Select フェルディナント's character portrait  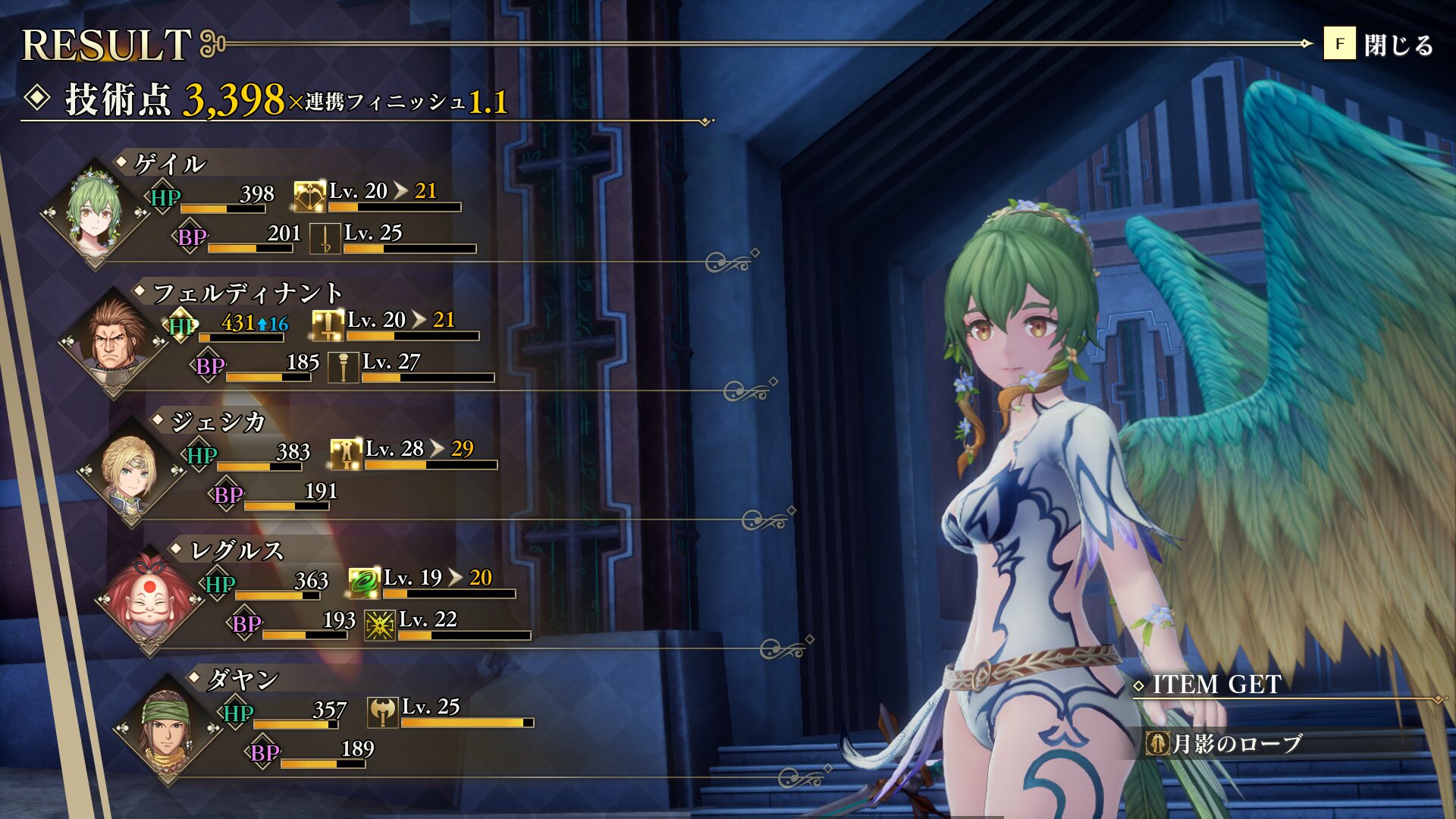point(114,340)
